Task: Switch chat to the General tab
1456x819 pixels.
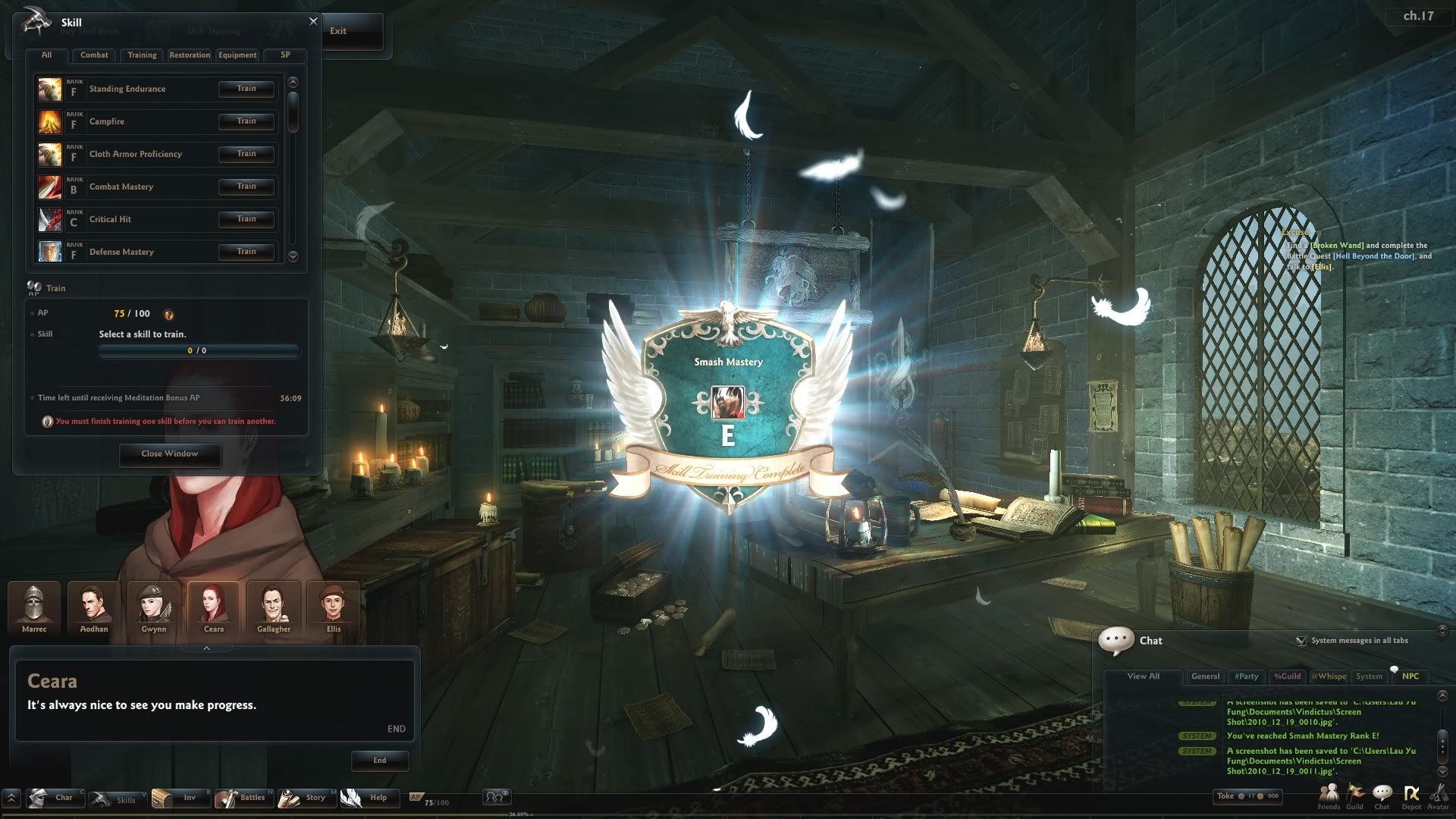Action: click(x=1205, y=676)
